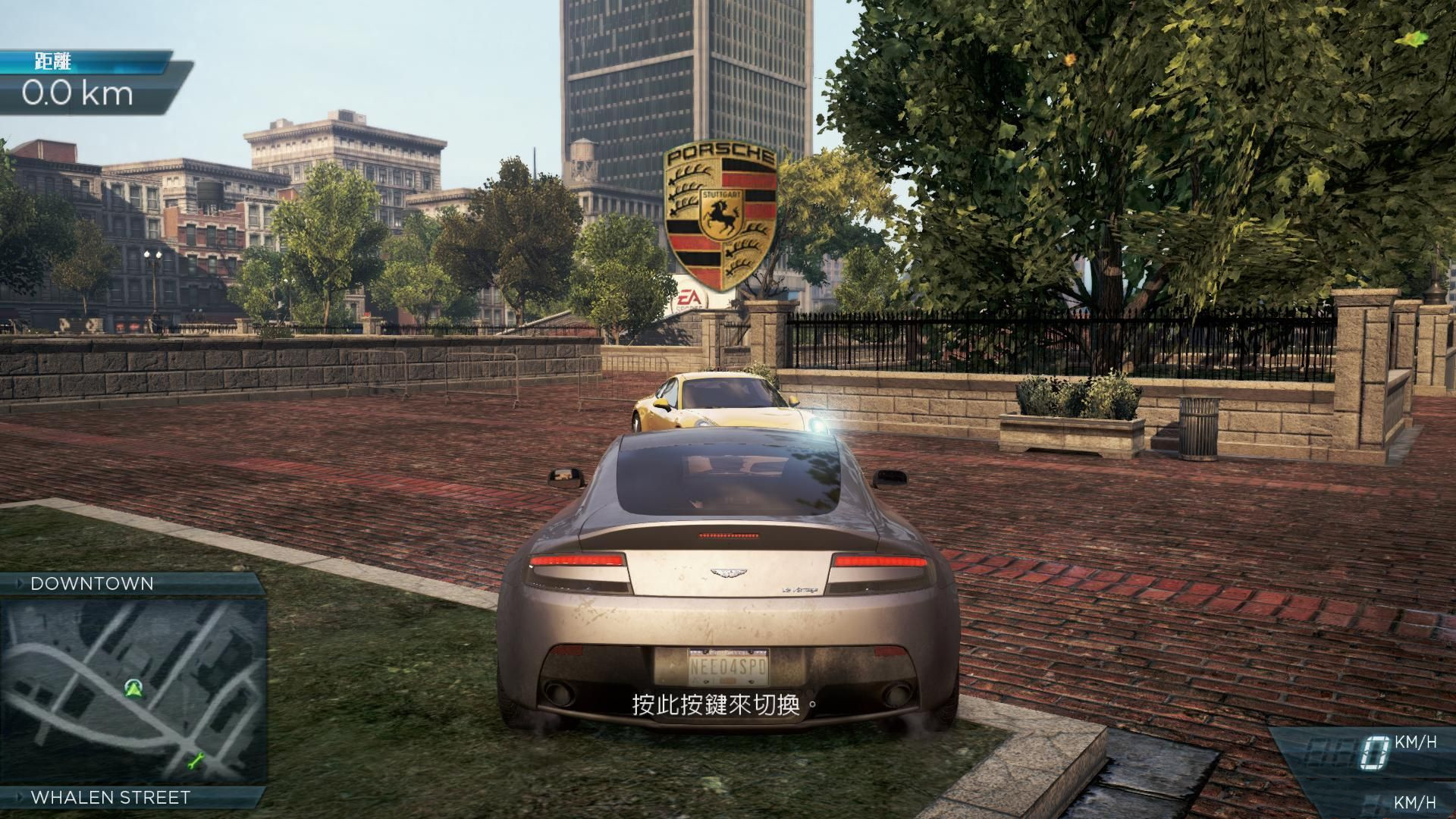Screen dimensions: 1456x819
Task: Select the green player arrow on the minimap
Action: [x=134, y=688]
